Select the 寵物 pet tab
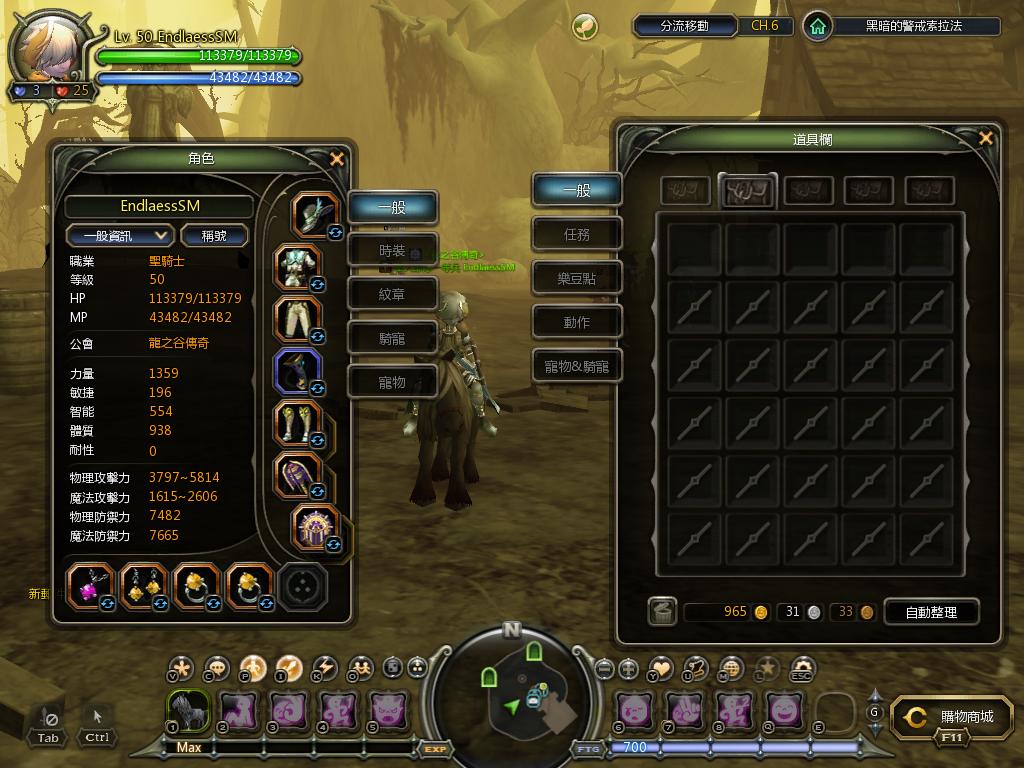Screen dimensions: 1024x768 392,382
